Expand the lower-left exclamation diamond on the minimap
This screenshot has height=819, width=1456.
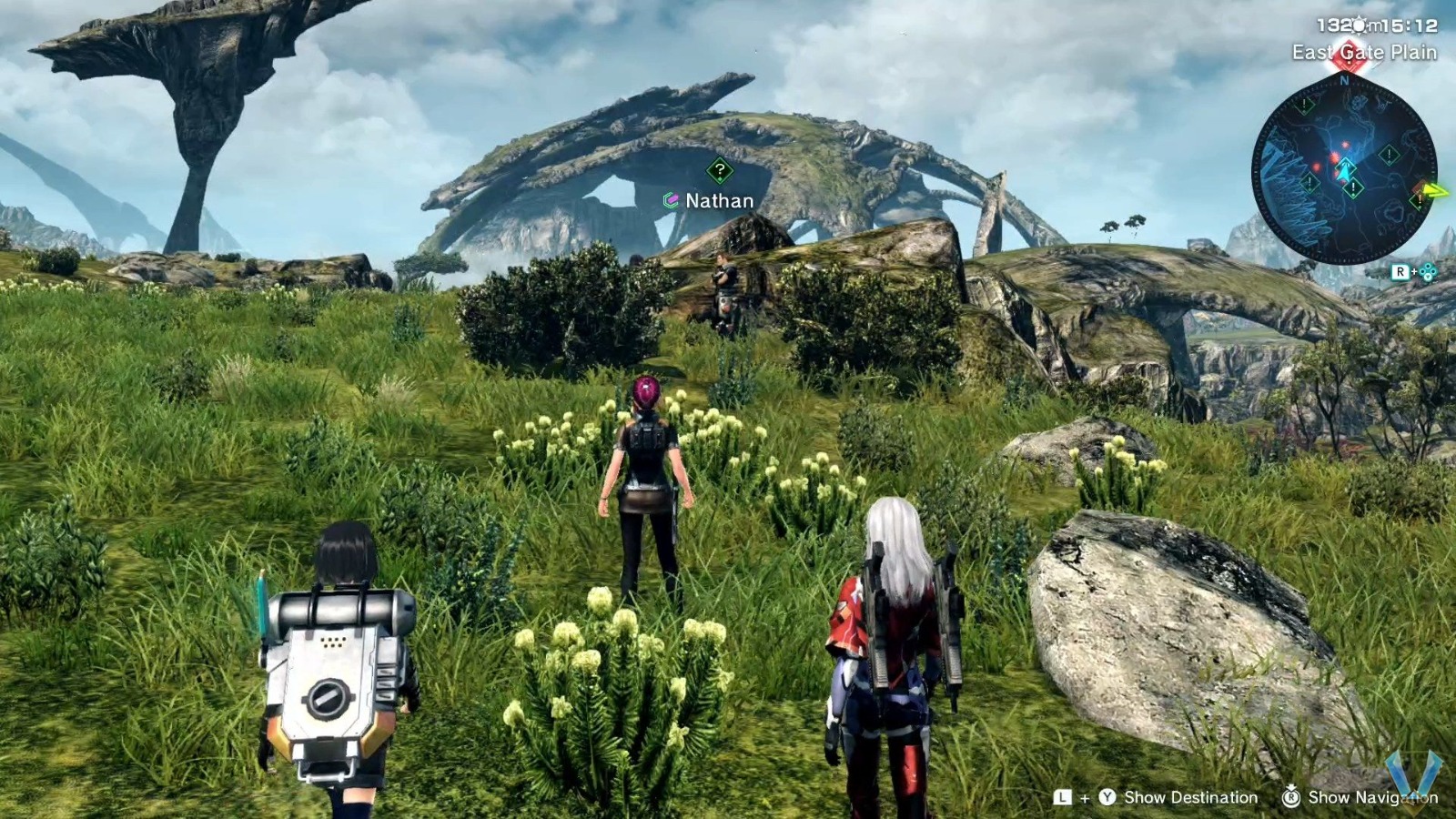(1308, 183)
